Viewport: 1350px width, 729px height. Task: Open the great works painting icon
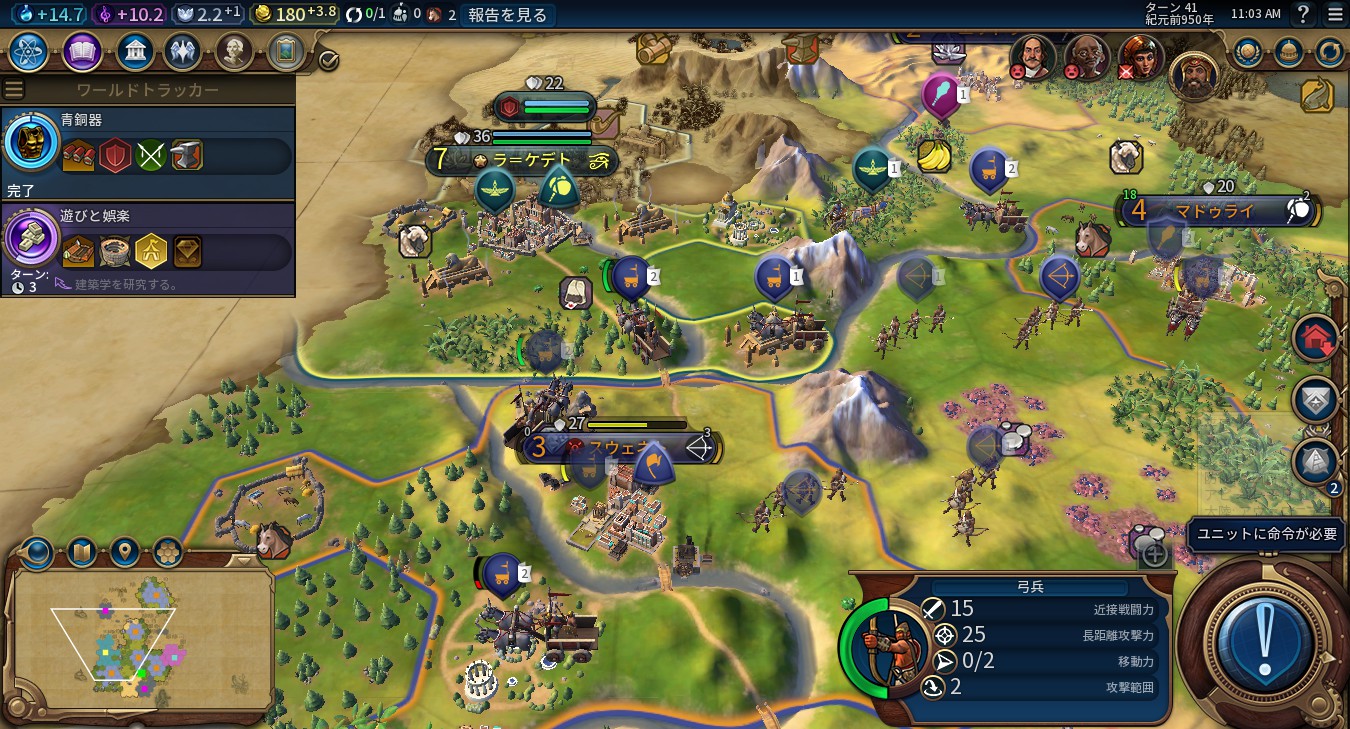point(286,52)
